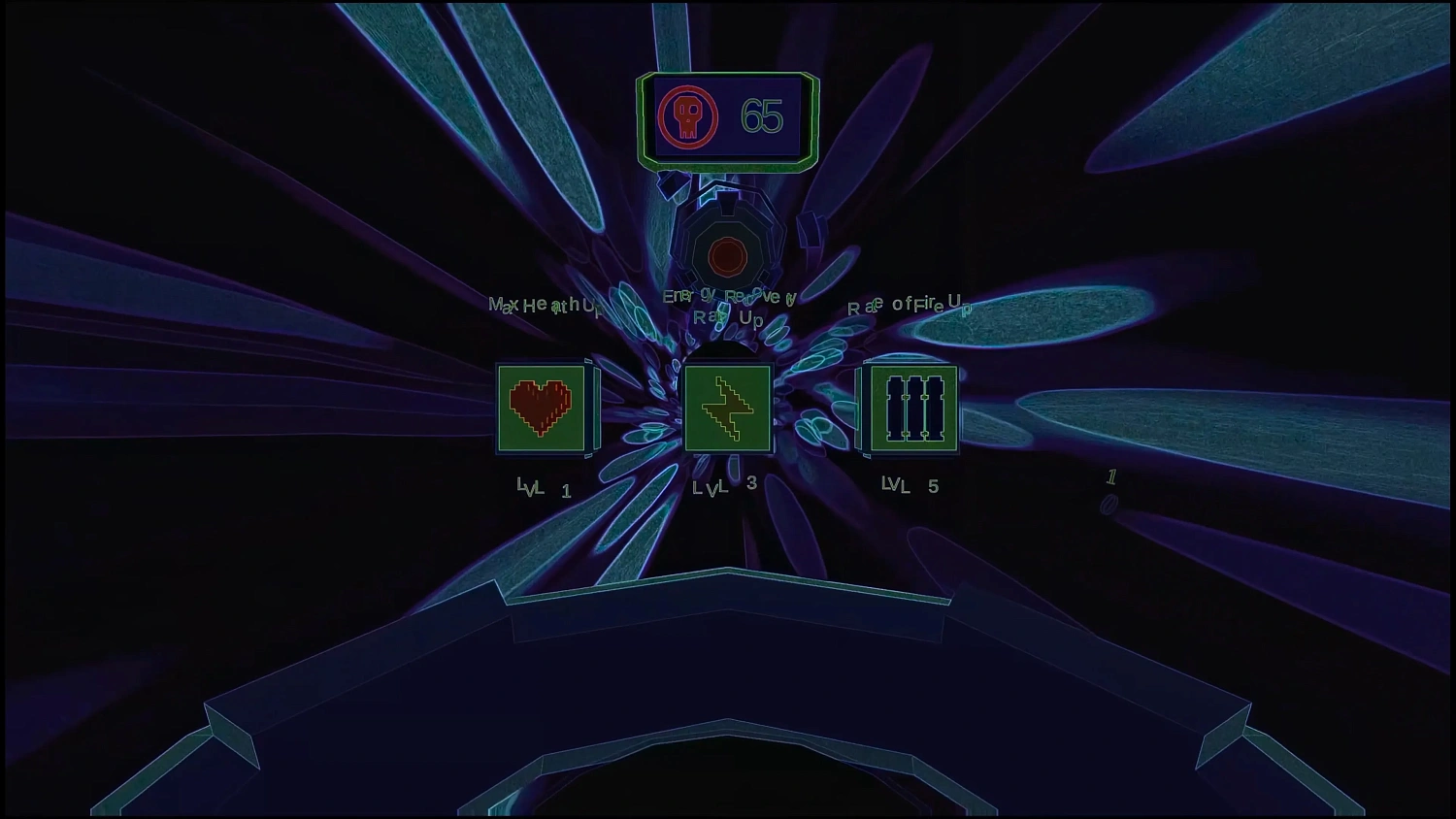This screenshot has height=819, width=1456.
Task: Select the red-centered turret emblem below the counter
Action: point(726,256)
